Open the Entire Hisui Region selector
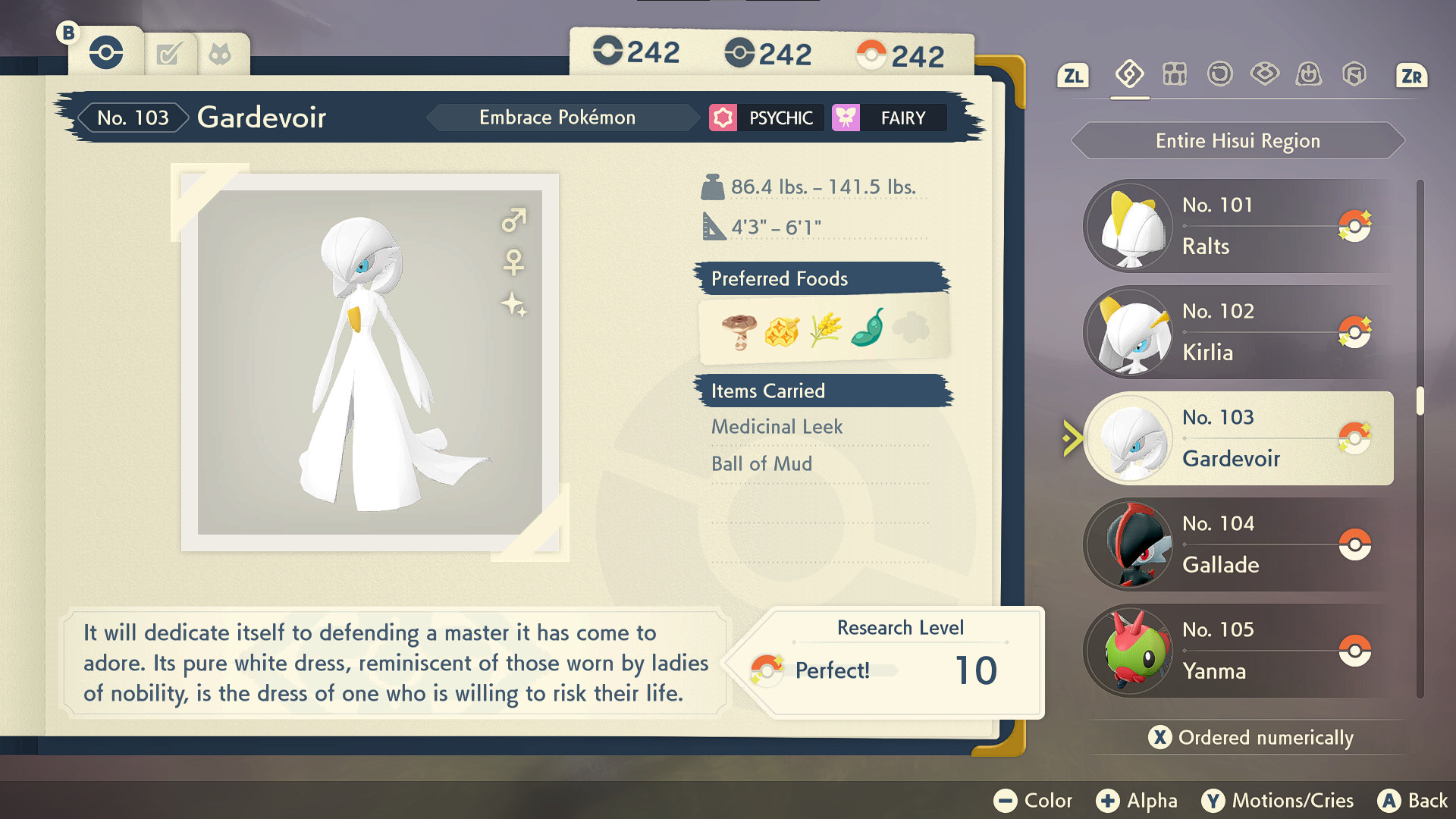The height and width of the screenshot is (819, 1456). click(x=1237, y=140)
